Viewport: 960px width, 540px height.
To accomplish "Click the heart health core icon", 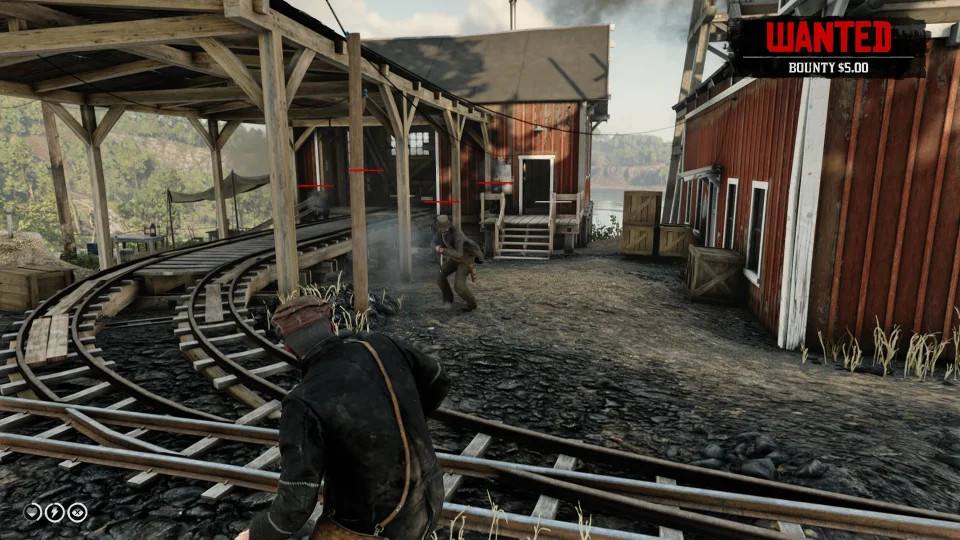I will tap(32, 512).
